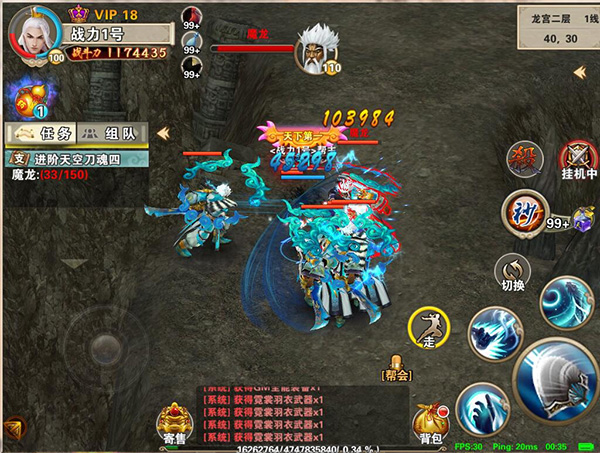Collapse the quest panel with the arrow

(162, 133)
